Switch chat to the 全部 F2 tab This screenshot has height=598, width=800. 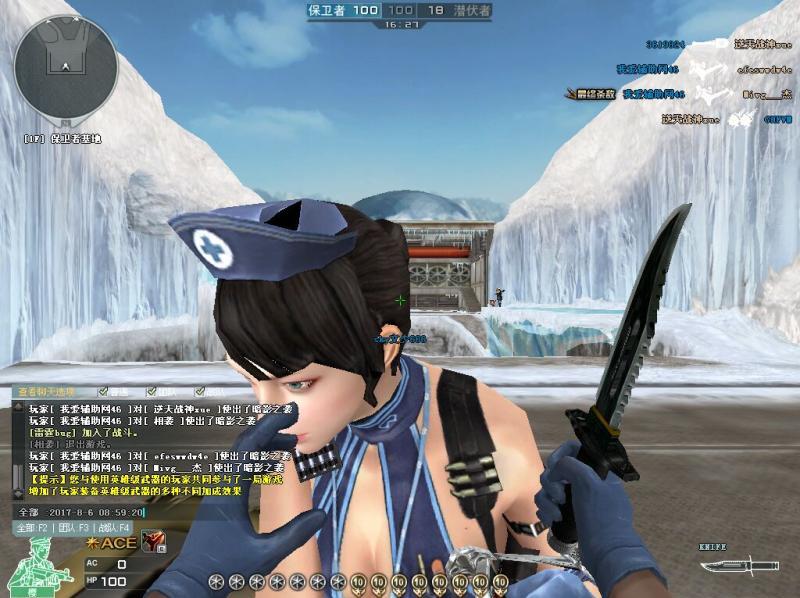[x=32, y=527]
